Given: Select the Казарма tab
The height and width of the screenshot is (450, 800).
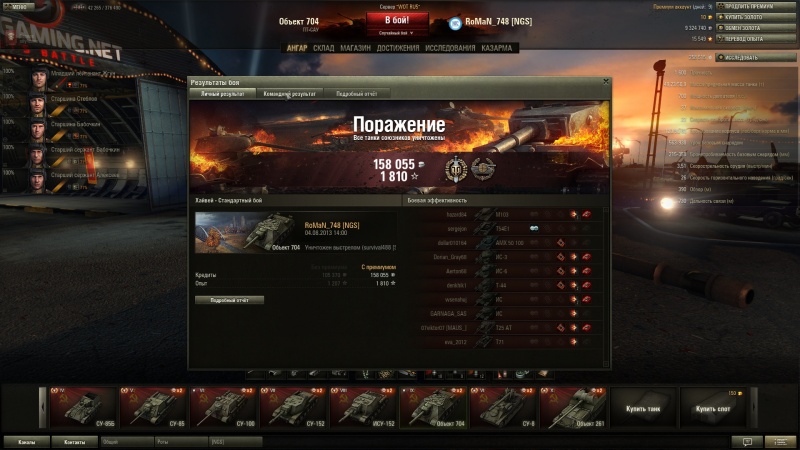Looking at the screenshot, I should coord(496,47).
